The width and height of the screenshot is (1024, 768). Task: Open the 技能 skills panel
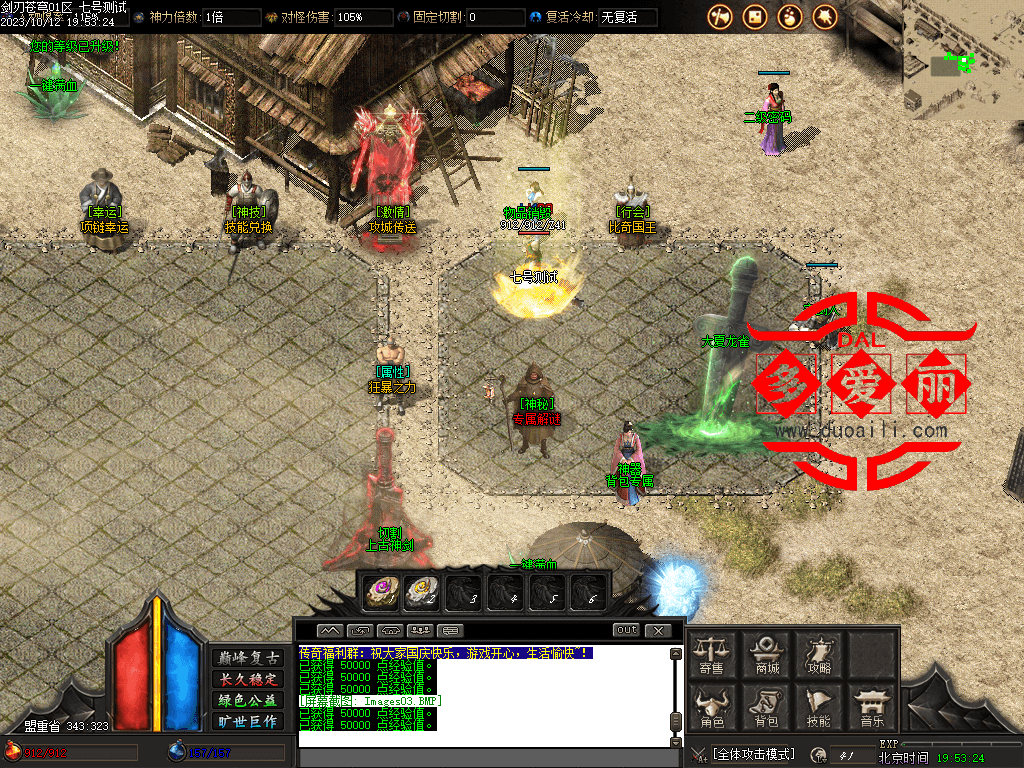tap(818, 708)
